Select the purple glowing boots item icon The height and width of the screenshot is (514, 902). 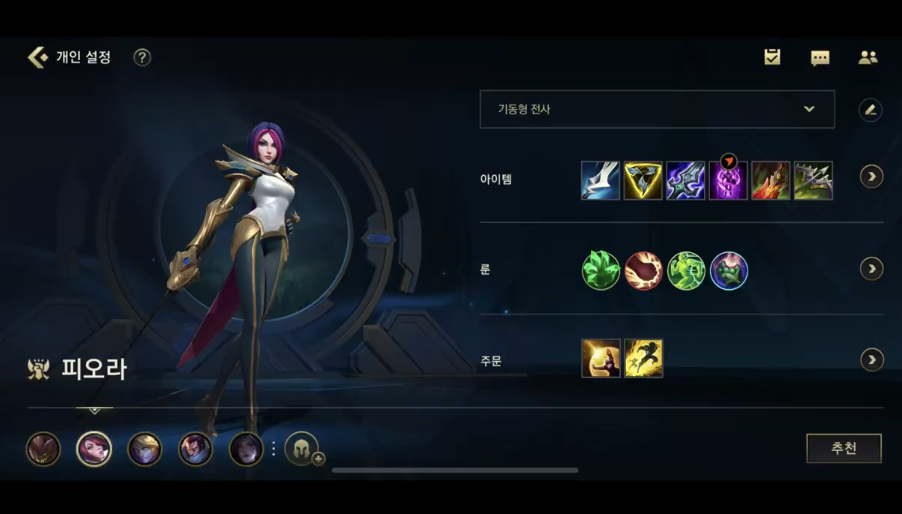(x=728, y=181)
